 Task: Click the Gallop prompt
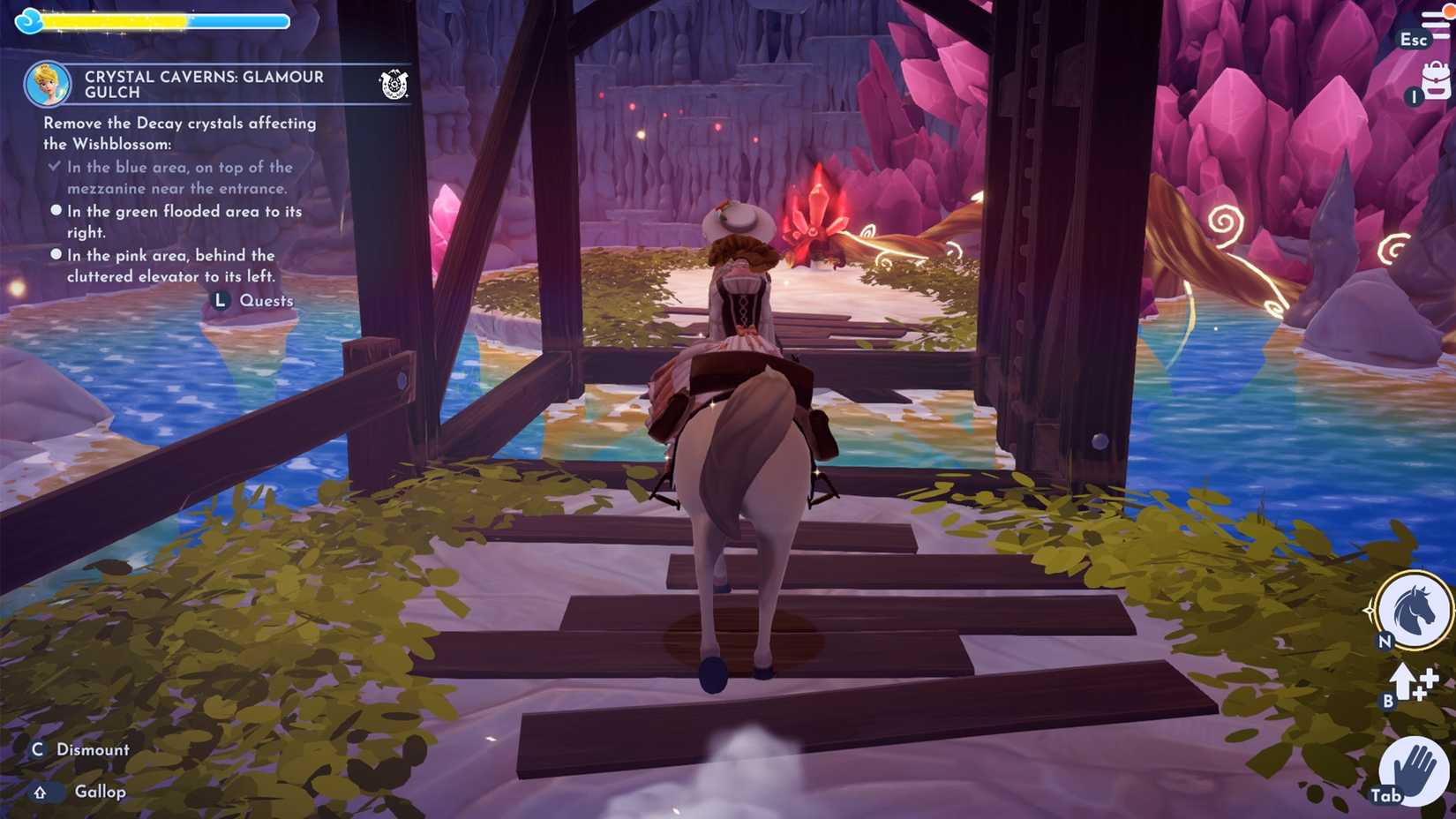79,792
